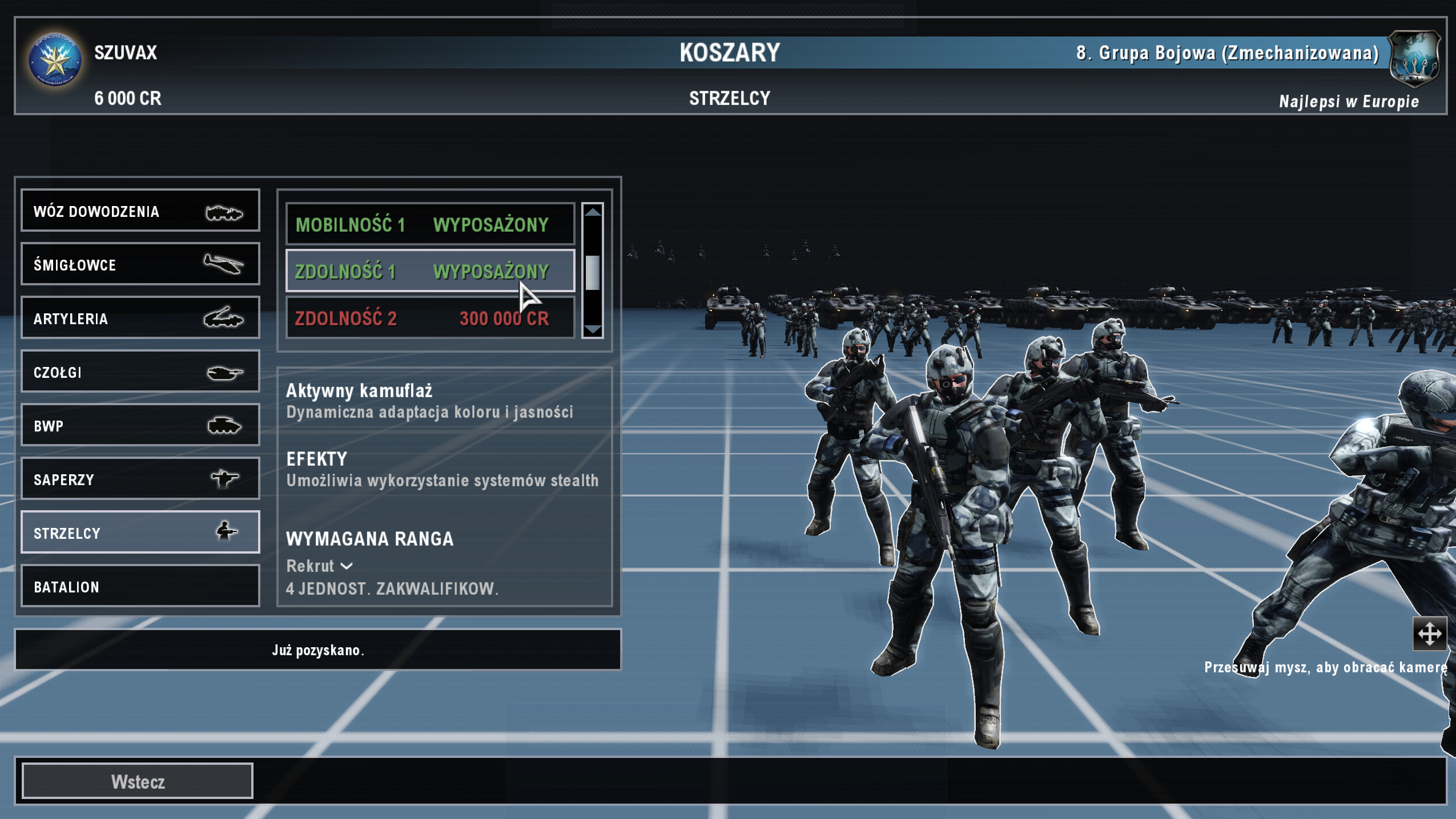Screen dimensions: 1456x819
Task: Select the Mobilność 1 upgrade row
Action: coord(430,224)
